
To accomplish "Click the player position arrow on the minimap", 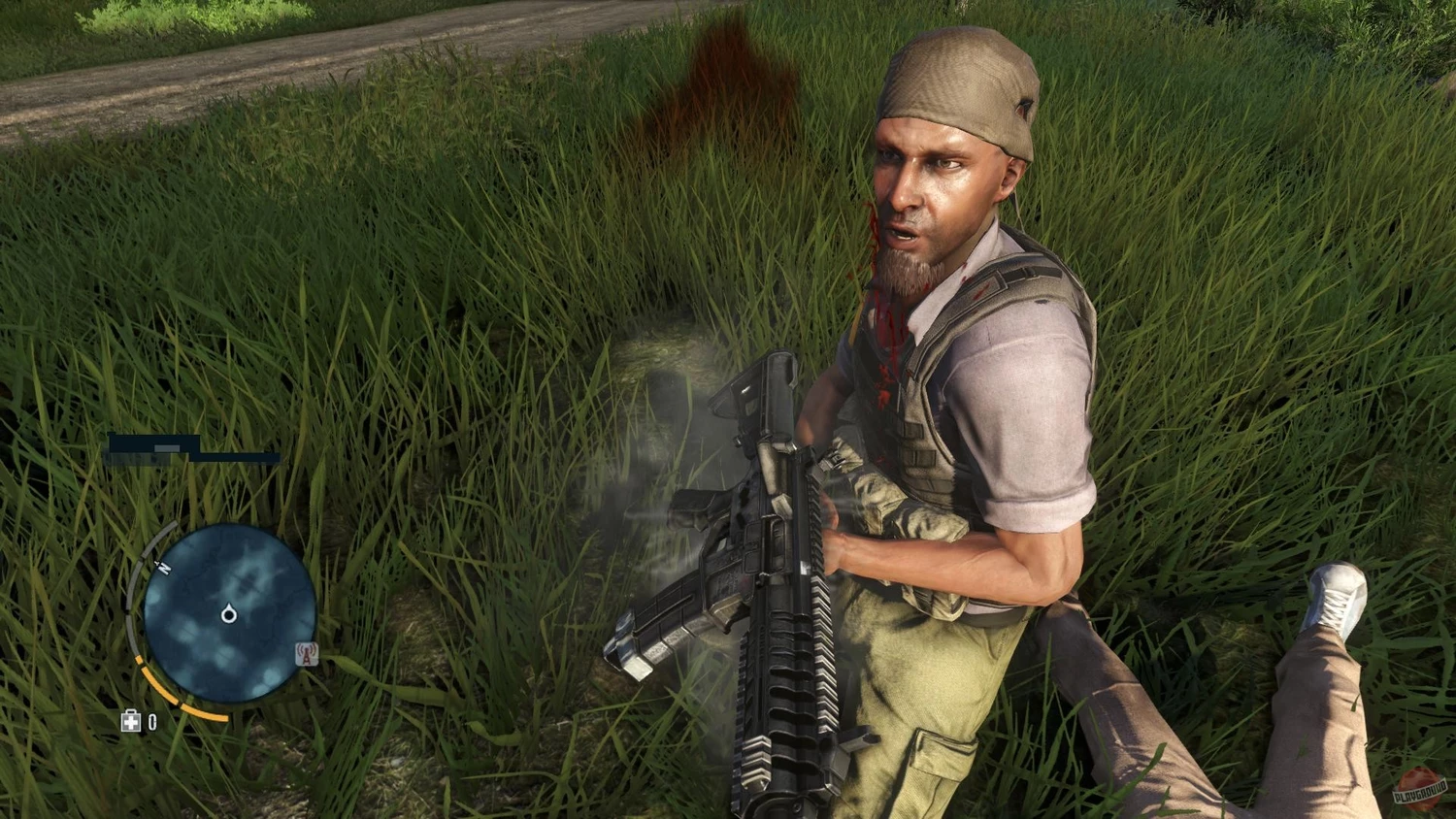I will coord(229,613).
